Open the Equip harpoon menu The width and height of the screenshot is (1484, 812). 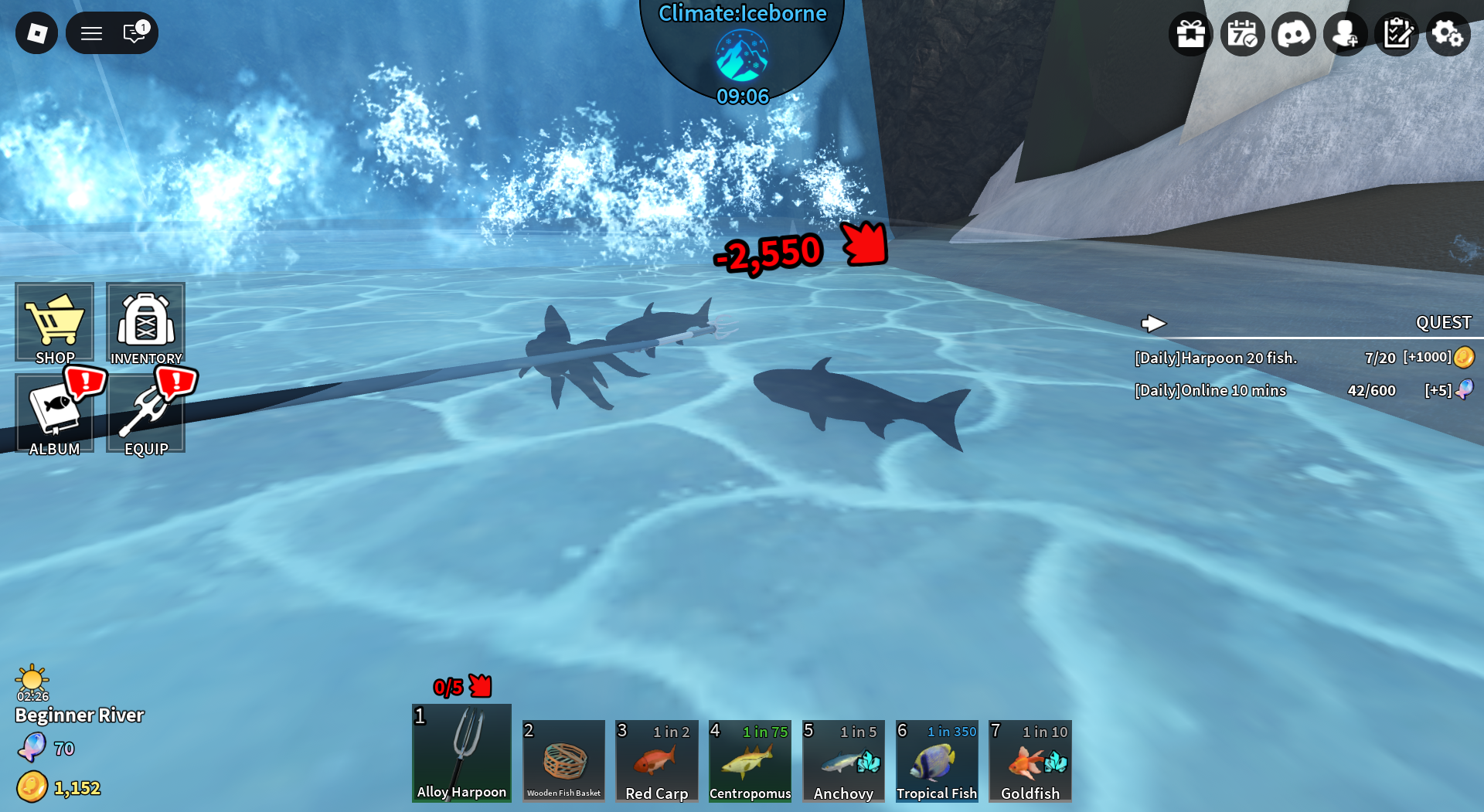(x=146, y=413)
